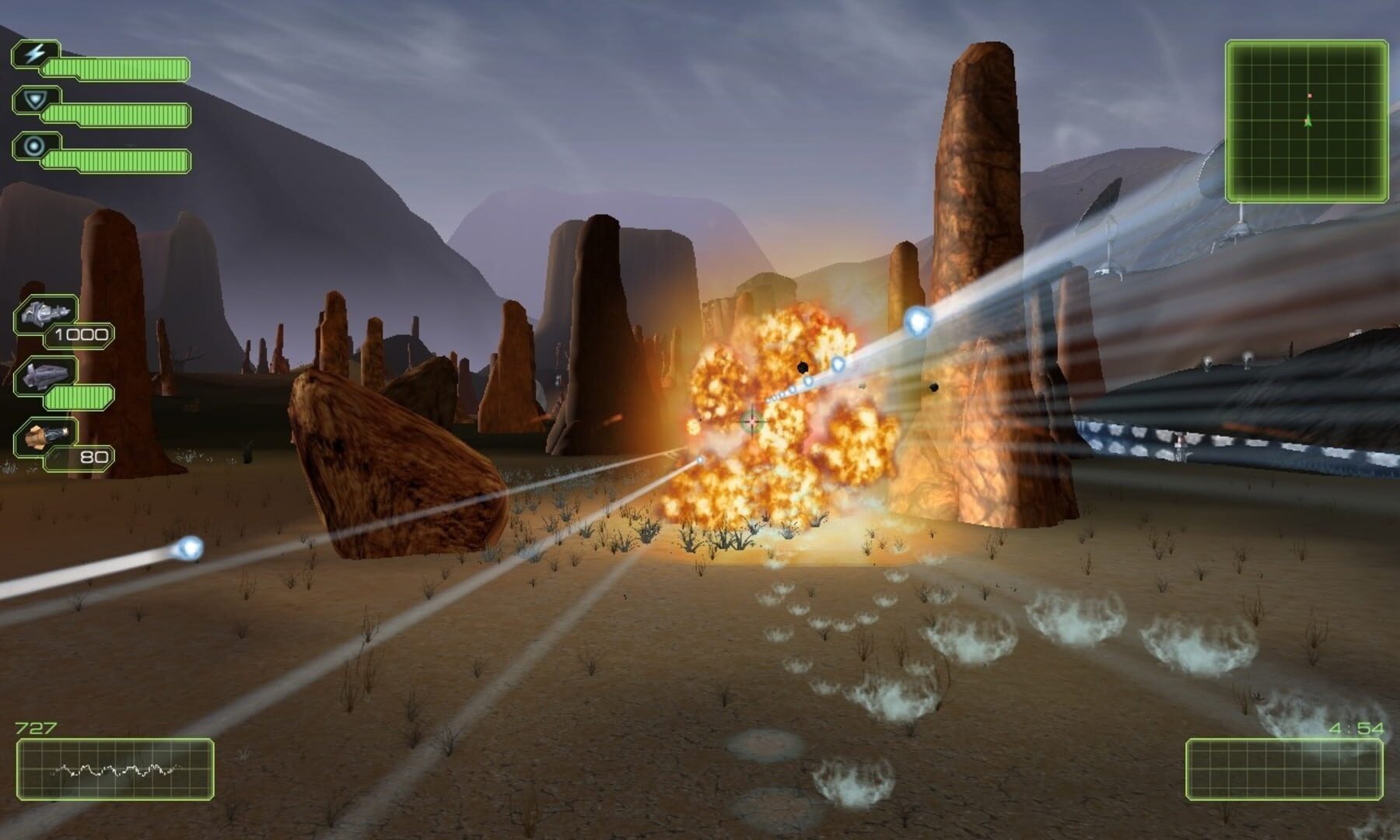Click the player arrow on the radar
Viewport: 1400px width, 840px height.
pyautogui.click(x=1307, y=121)
